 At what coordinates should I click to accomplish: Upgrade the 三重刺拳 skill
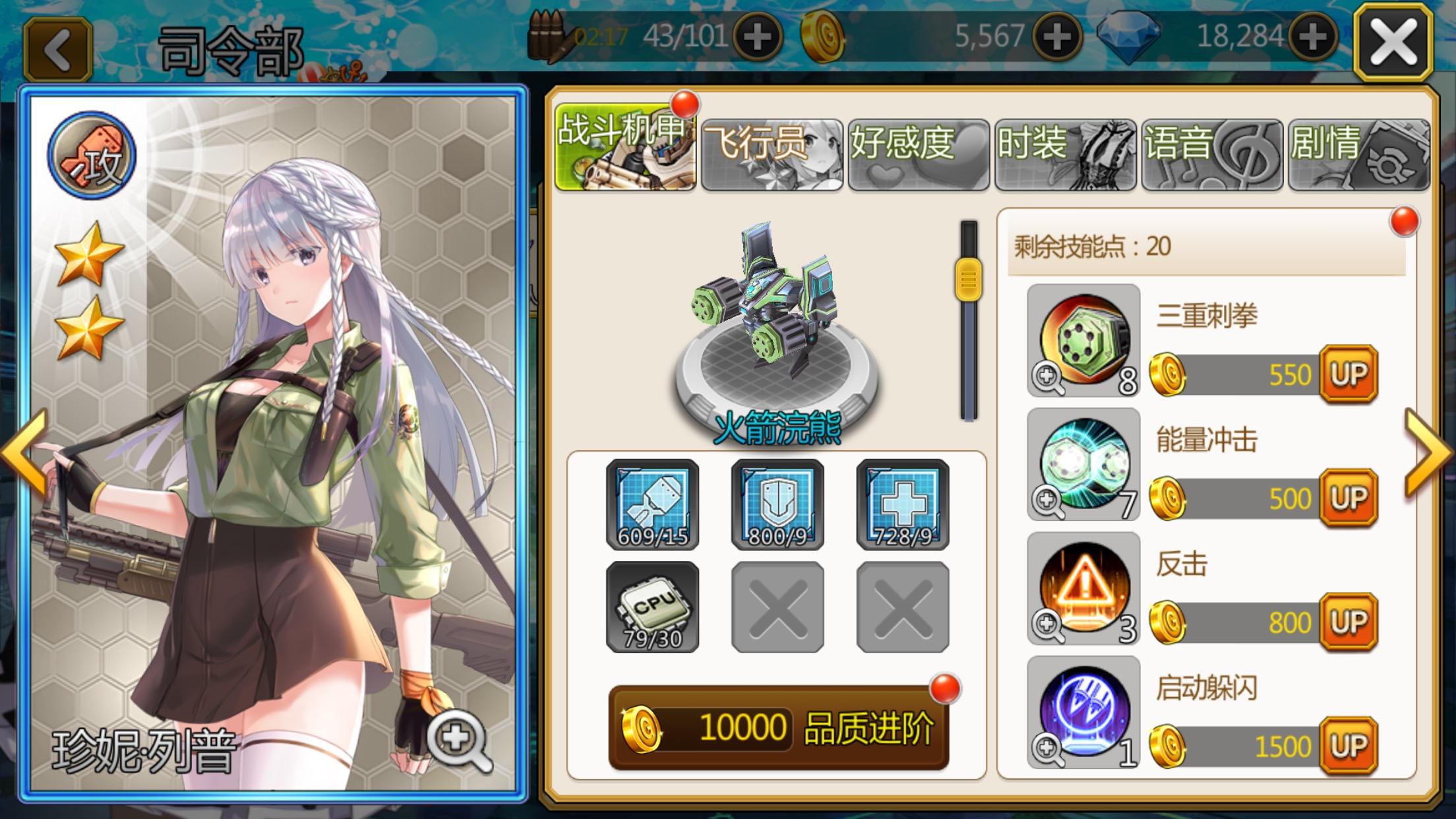pyautogui.click(x=1349, y=375)
